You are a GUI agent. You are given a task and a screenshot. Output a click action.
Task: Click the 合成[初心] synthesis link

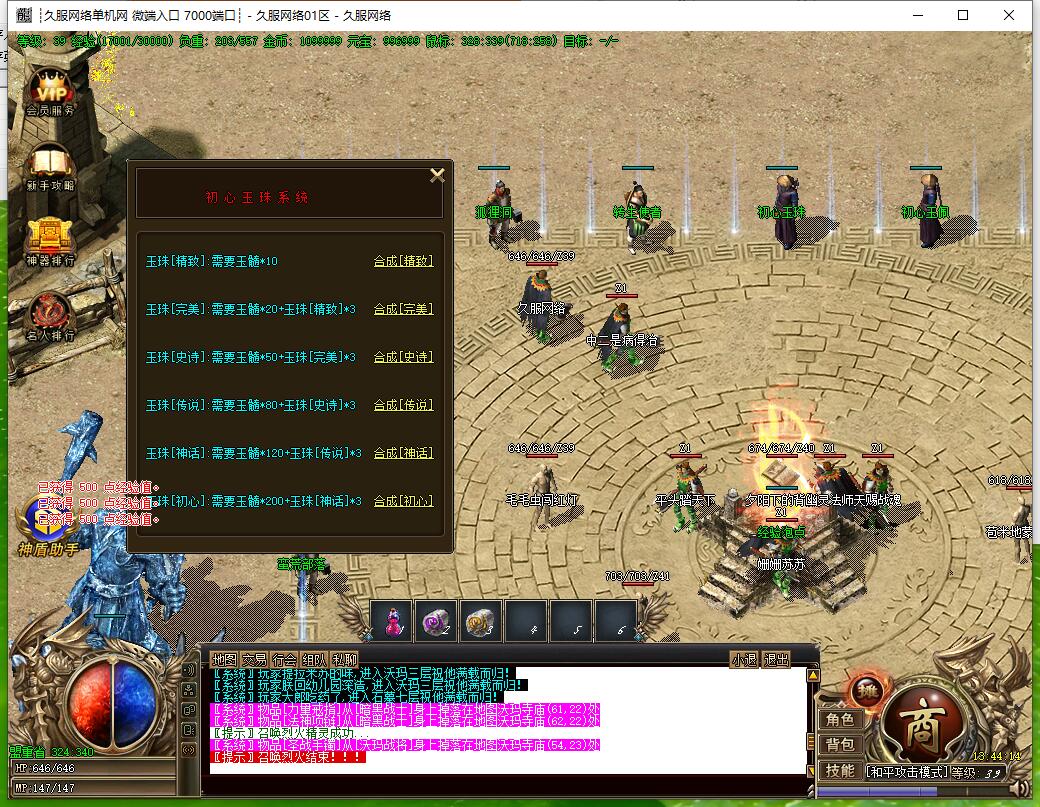403,501
